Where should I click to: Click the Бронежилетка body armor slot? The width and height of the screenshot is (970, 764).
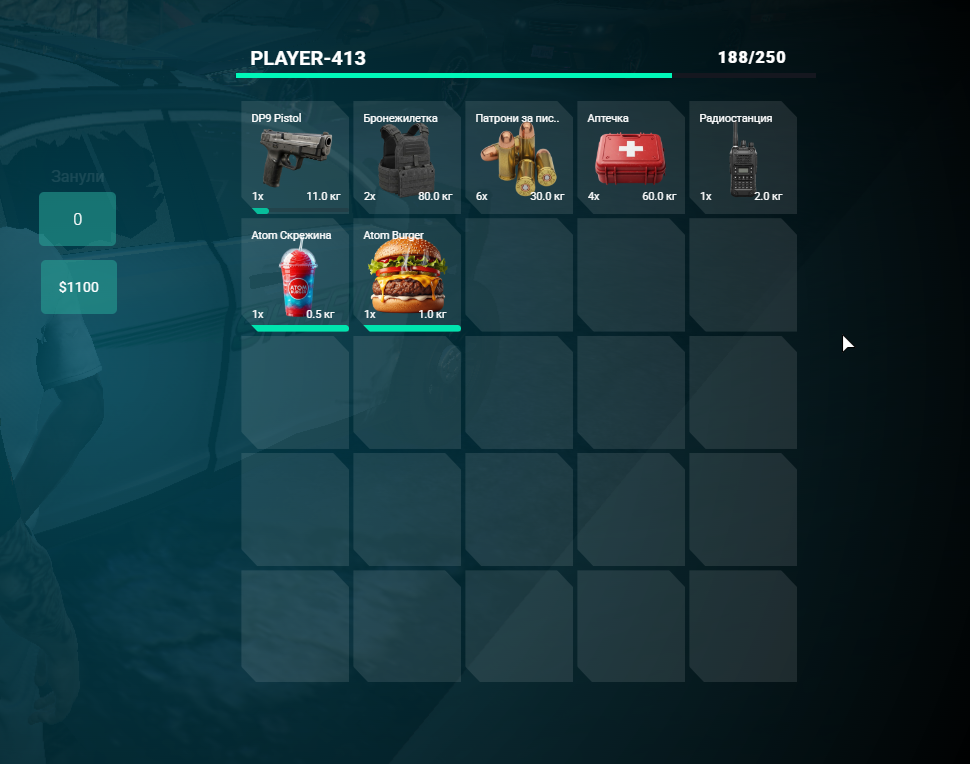[407, 158]
